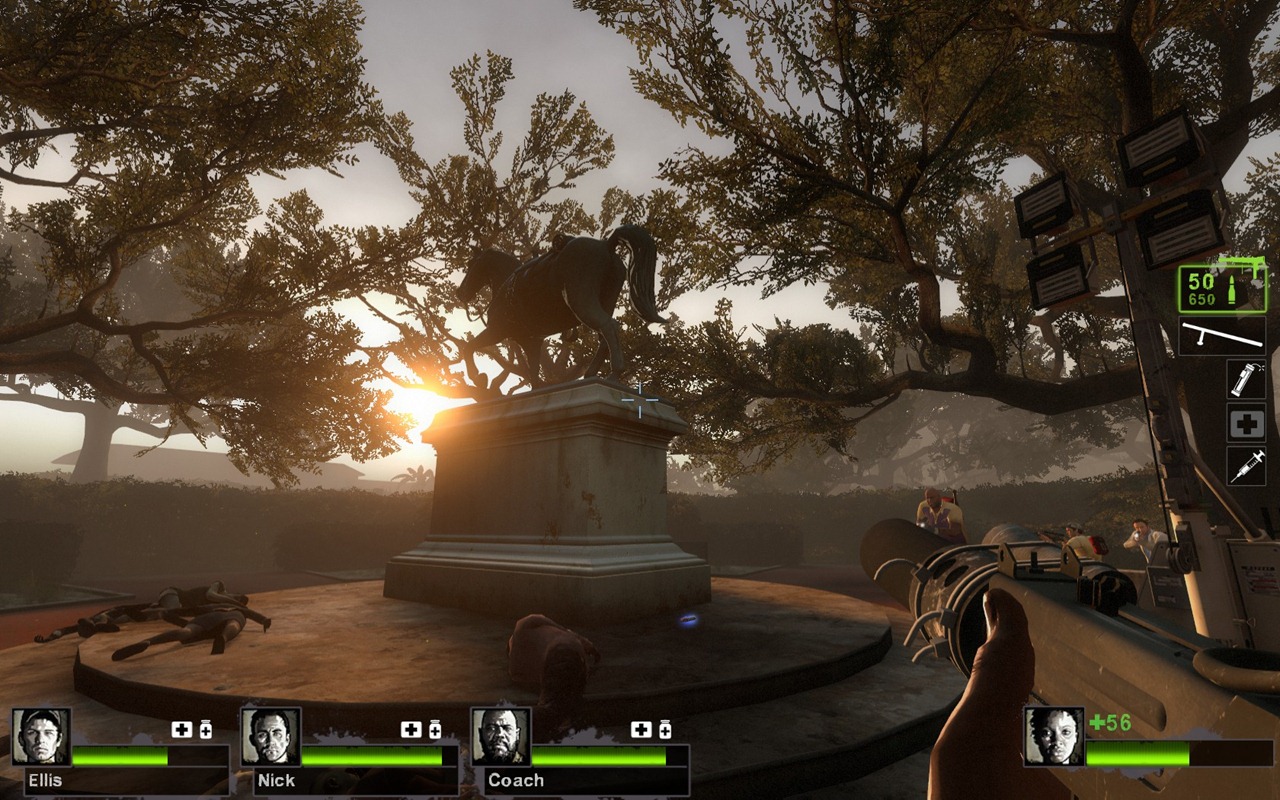
Task: Select the adrenaline syringe slot
Action: click(x=1246, y=466)
